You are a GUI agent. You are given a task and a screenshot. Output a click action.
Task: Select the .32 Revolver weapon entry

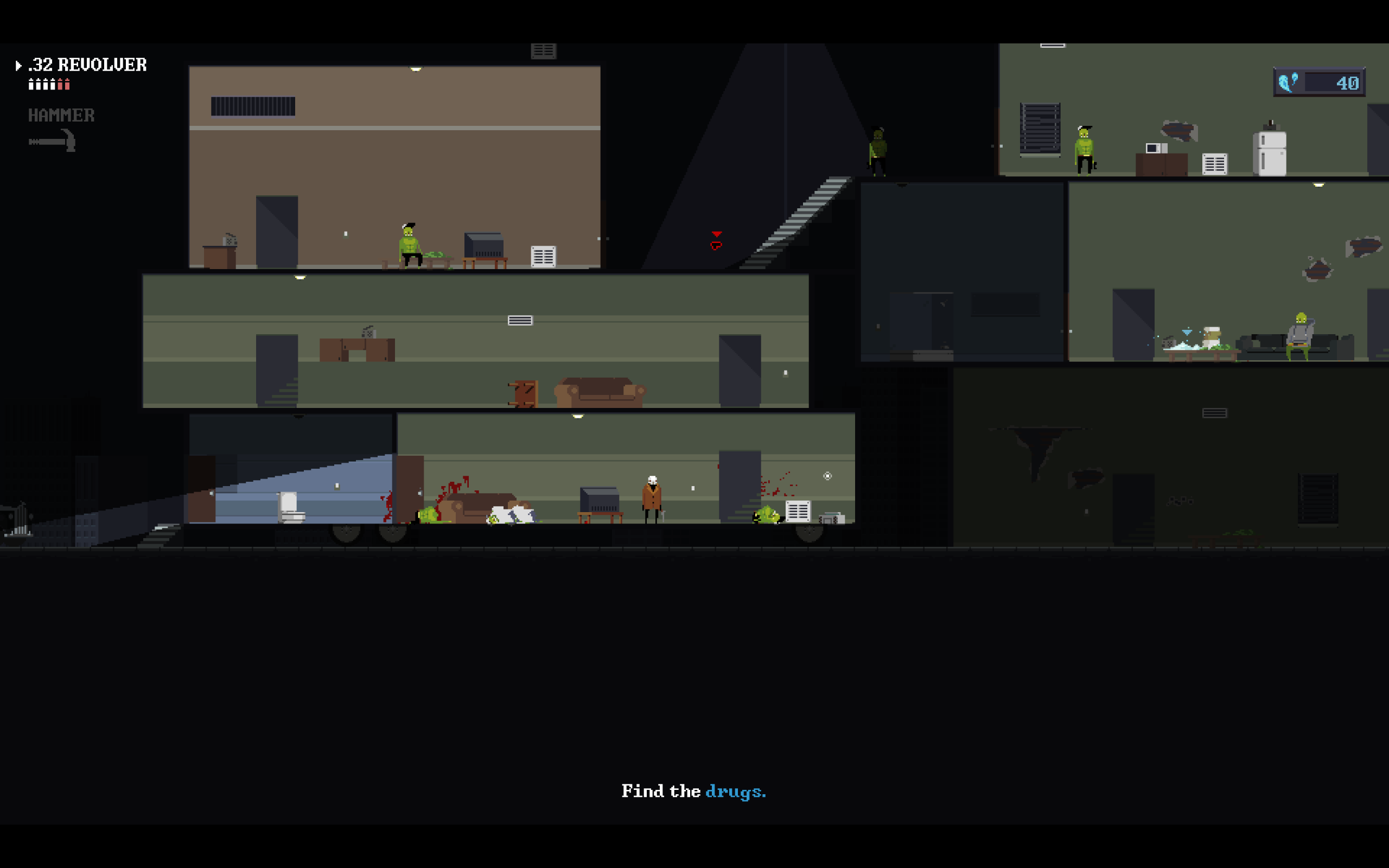point(87,65)
